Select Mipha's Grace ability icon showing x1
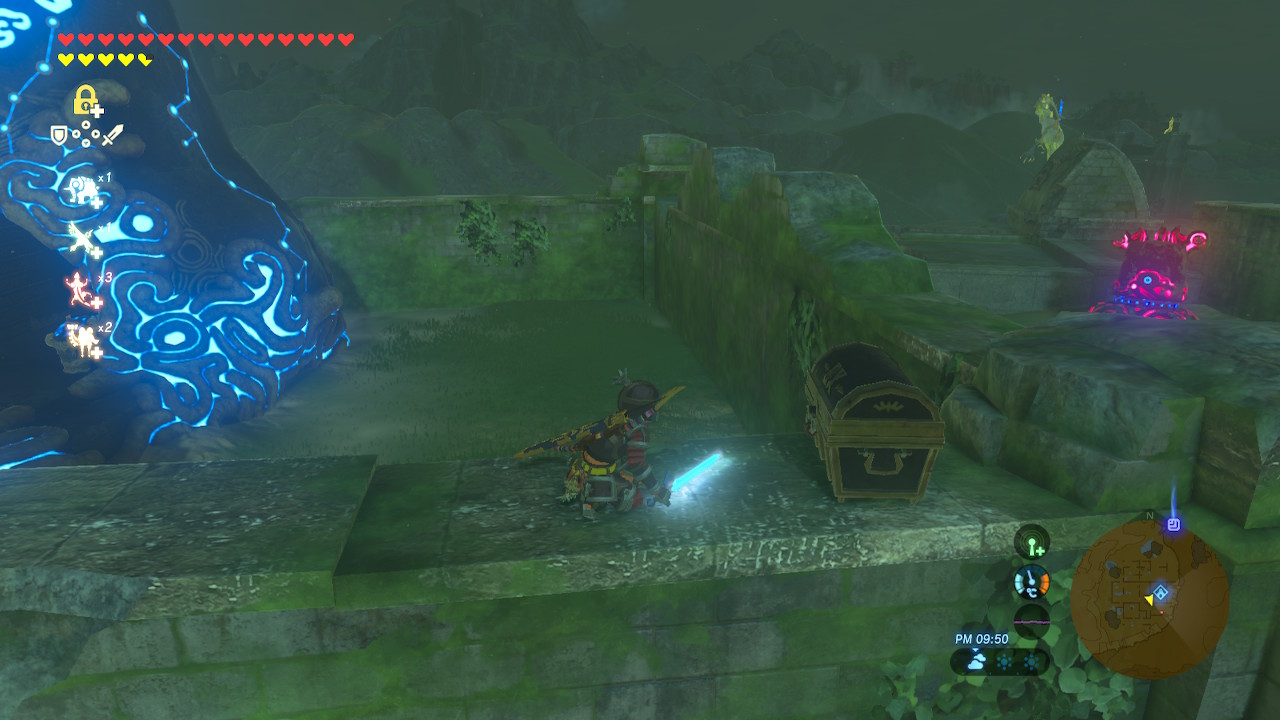The width and height of the screenshot is (1280, 720). click(x=81, y=187)
